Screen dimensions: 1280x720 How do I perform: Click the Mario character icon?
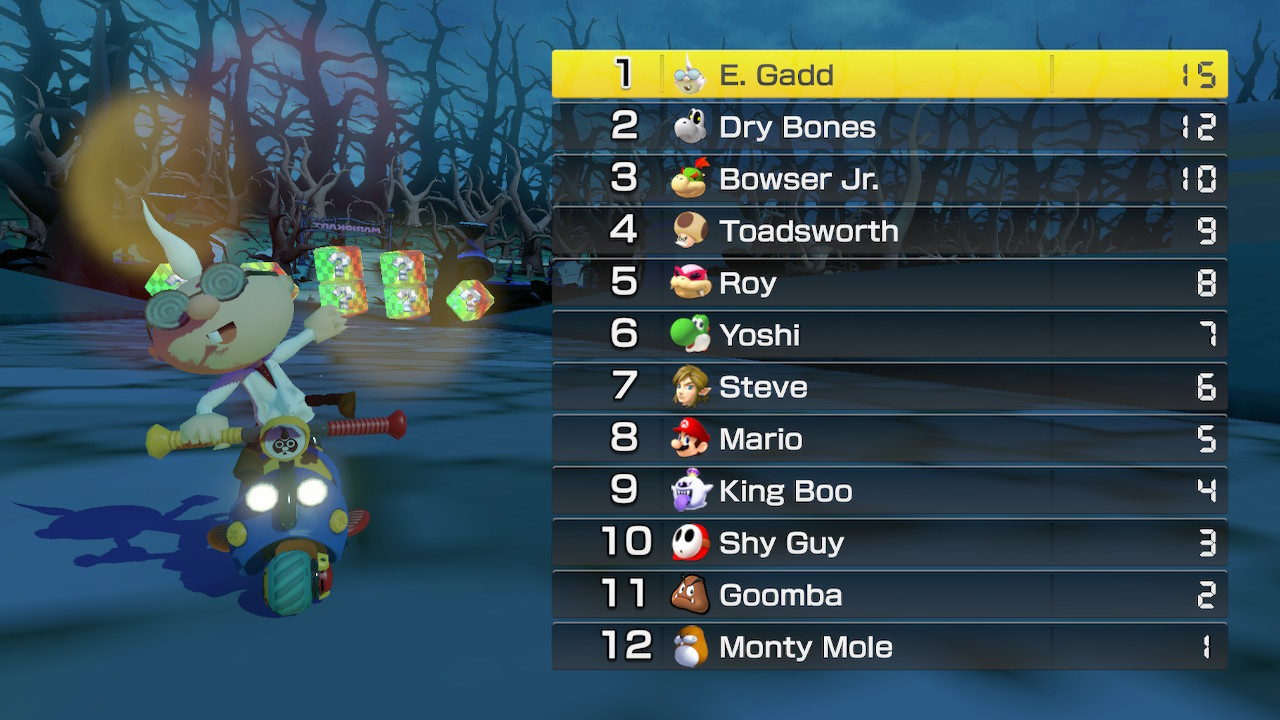(692, 439)
